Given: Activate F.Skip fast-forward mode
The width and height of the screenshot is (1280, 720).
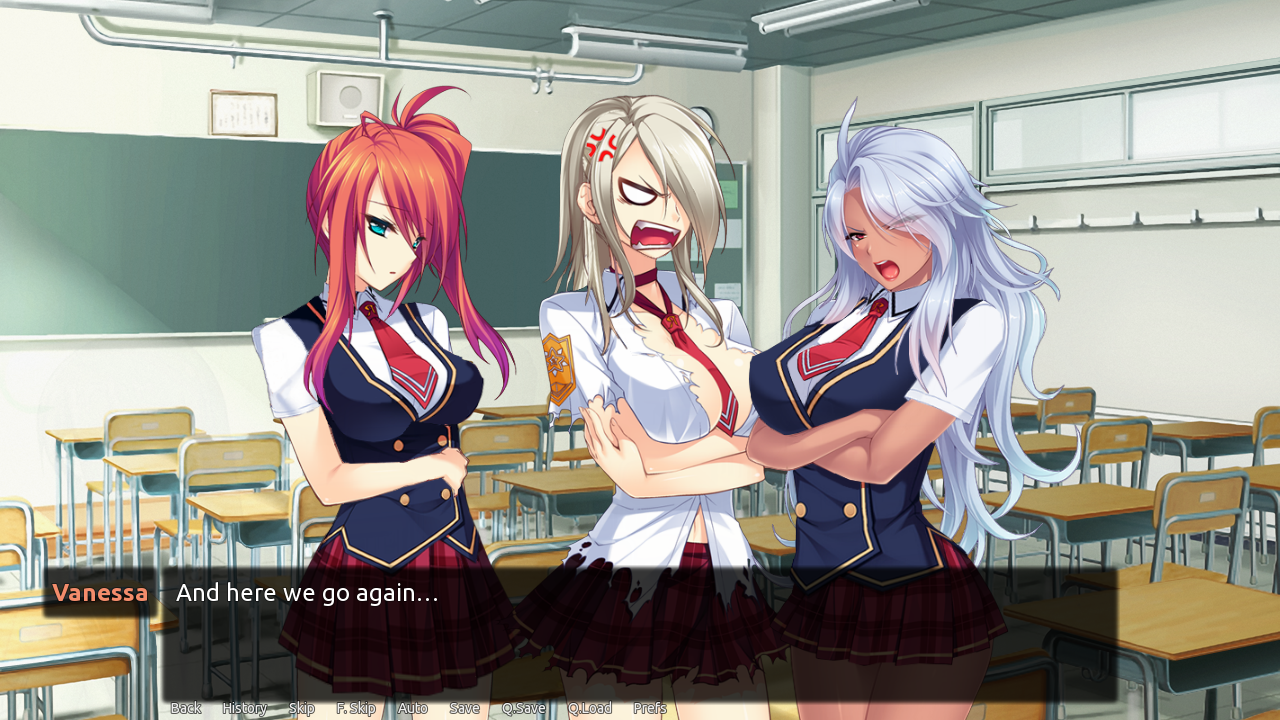Looking at the screenshot, I should [x=356, y=707].
